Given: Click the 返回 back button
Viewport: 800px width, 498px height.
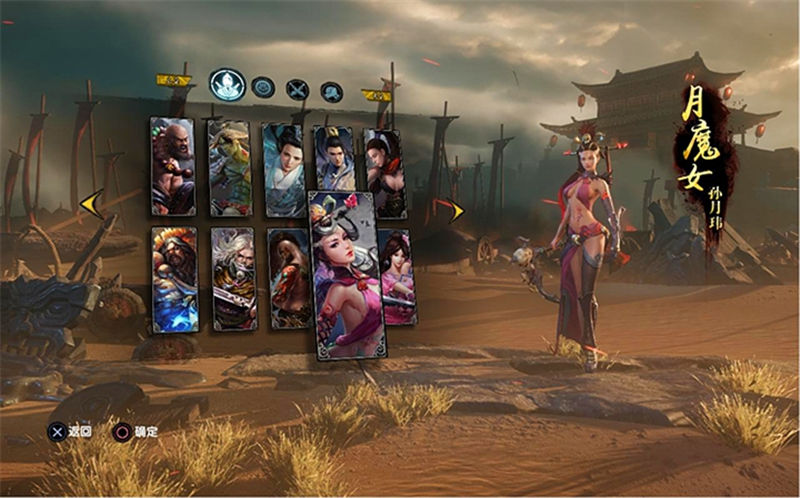Looking at the screenshot, I should pos(70,432).
